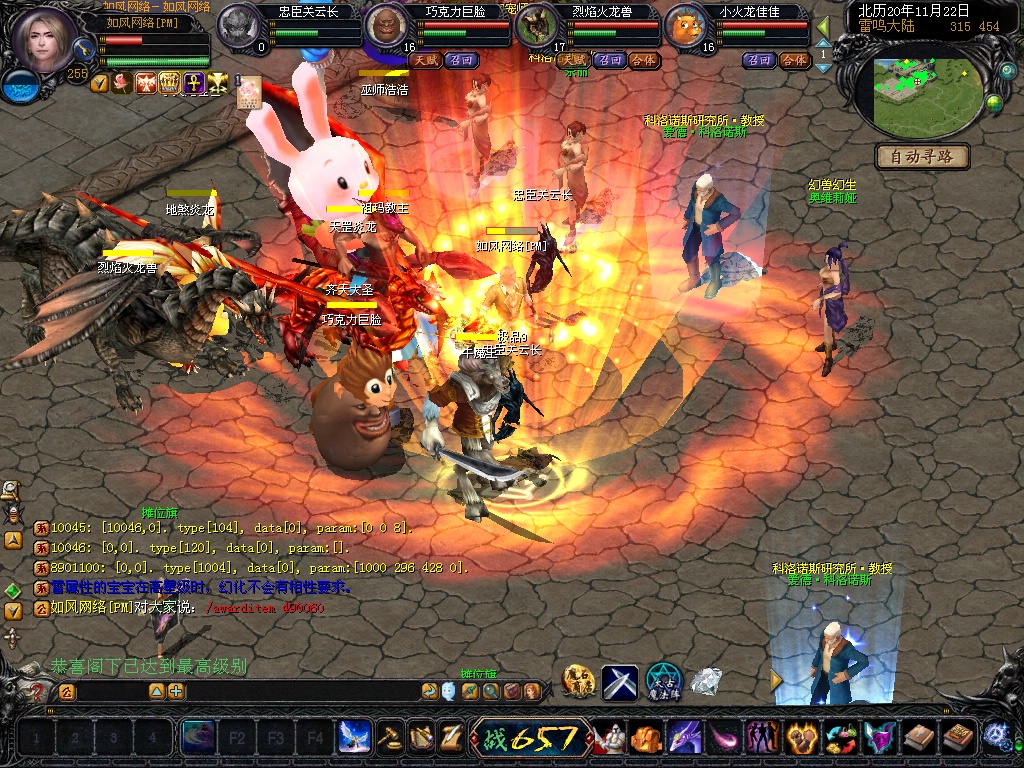1024x768 pixels.
Task: Click the magnifier icon beside the minimap
Action: click(1007, 73)
